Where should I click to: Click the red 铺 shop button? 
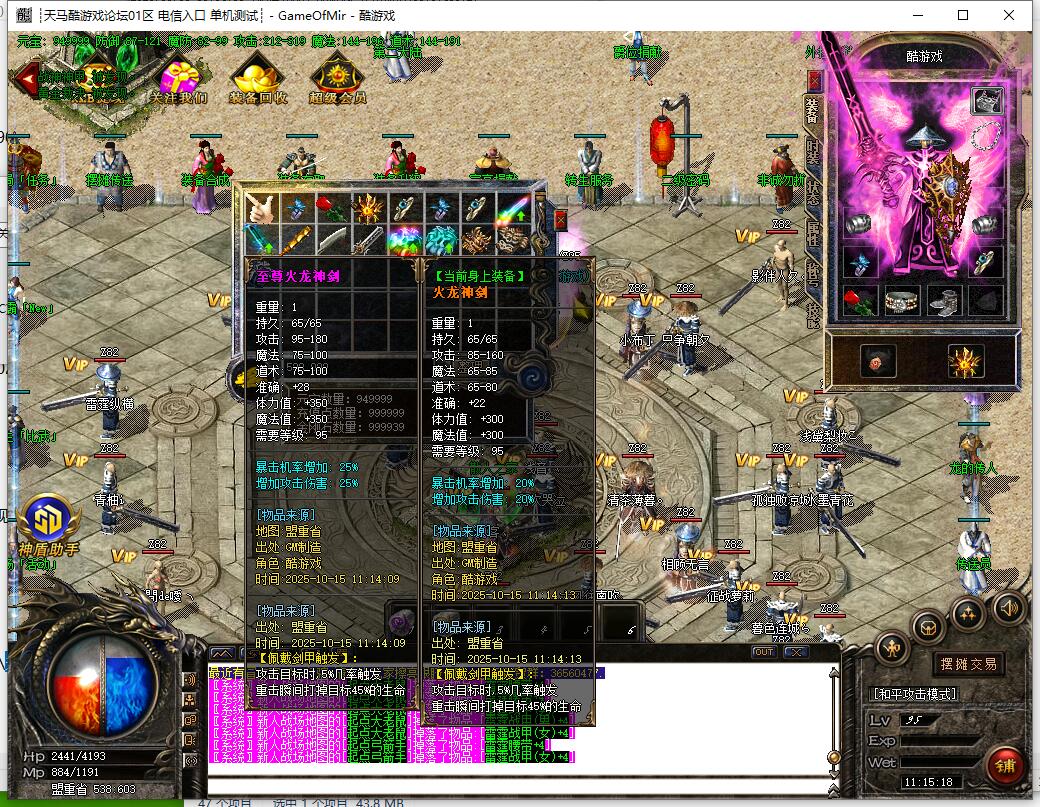pos(1003,766)
